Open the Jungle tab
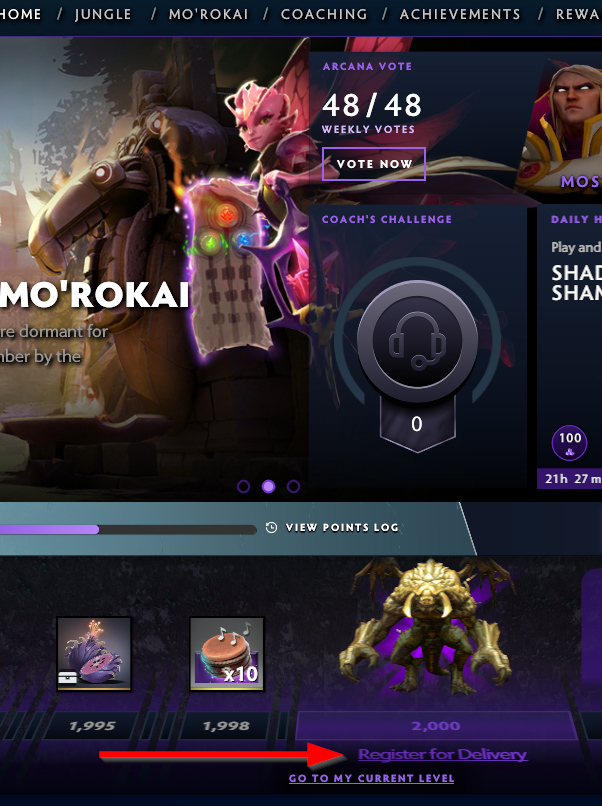 [103, 15]
